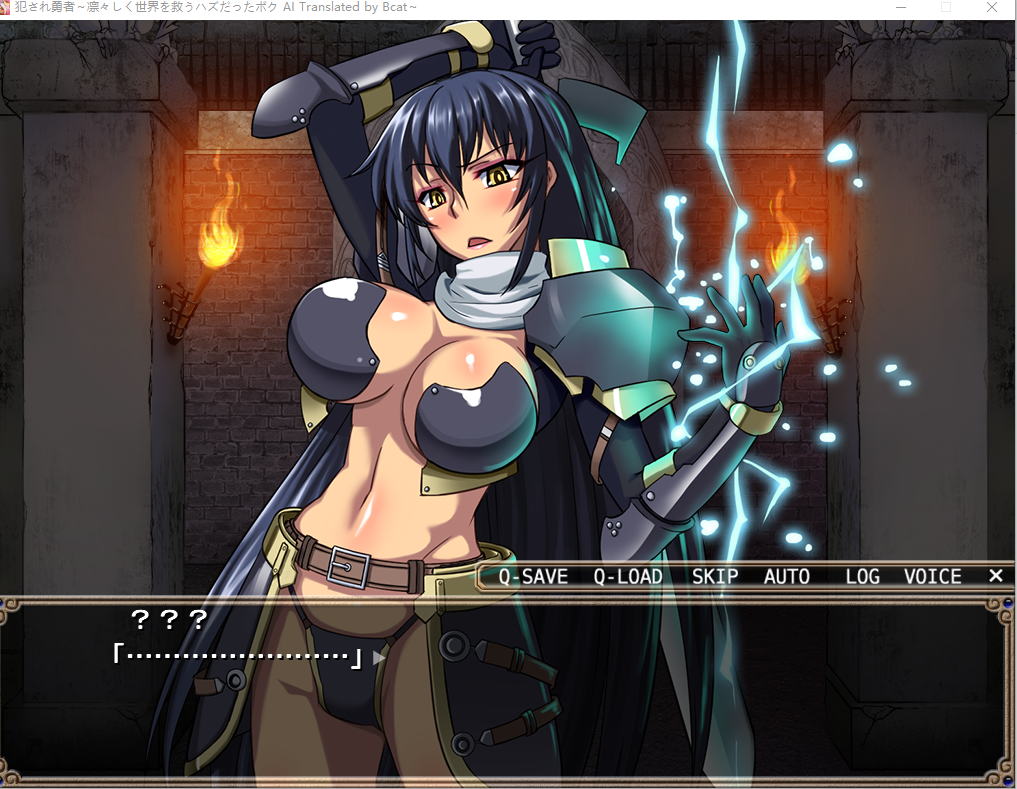Hide the message window with the X
This screenshot has height=789, width=1017.
pos(995,576)
